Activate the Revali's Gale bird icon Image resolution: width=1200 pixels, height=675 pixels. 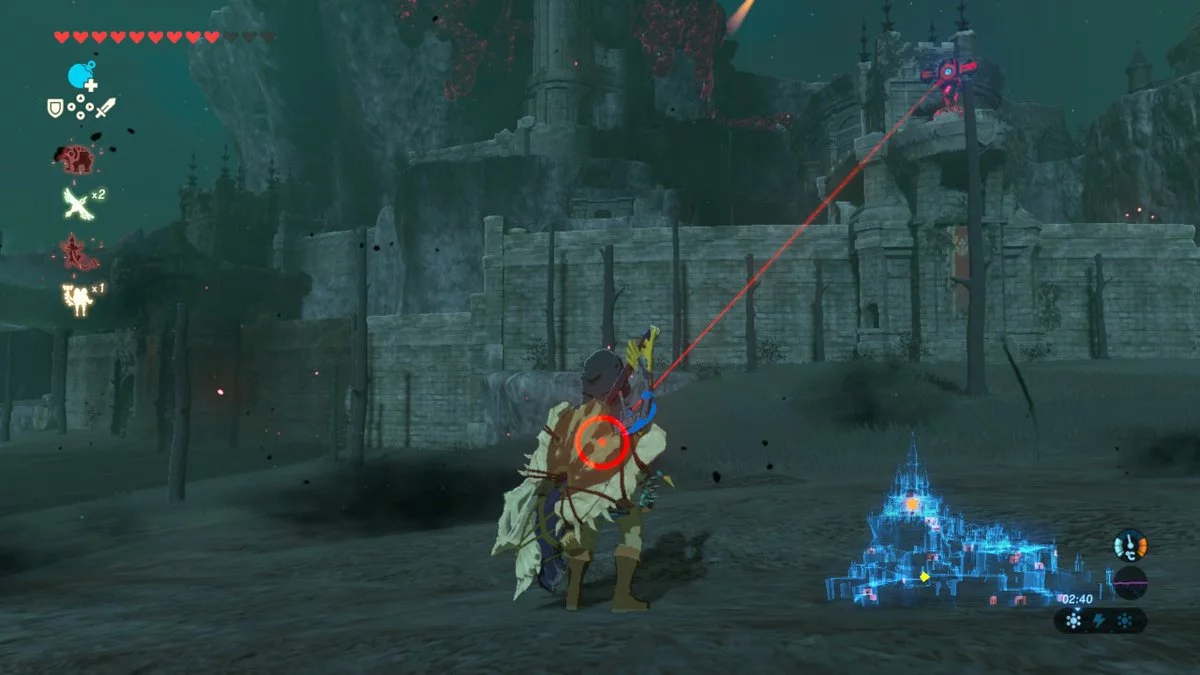pos(77,204)
